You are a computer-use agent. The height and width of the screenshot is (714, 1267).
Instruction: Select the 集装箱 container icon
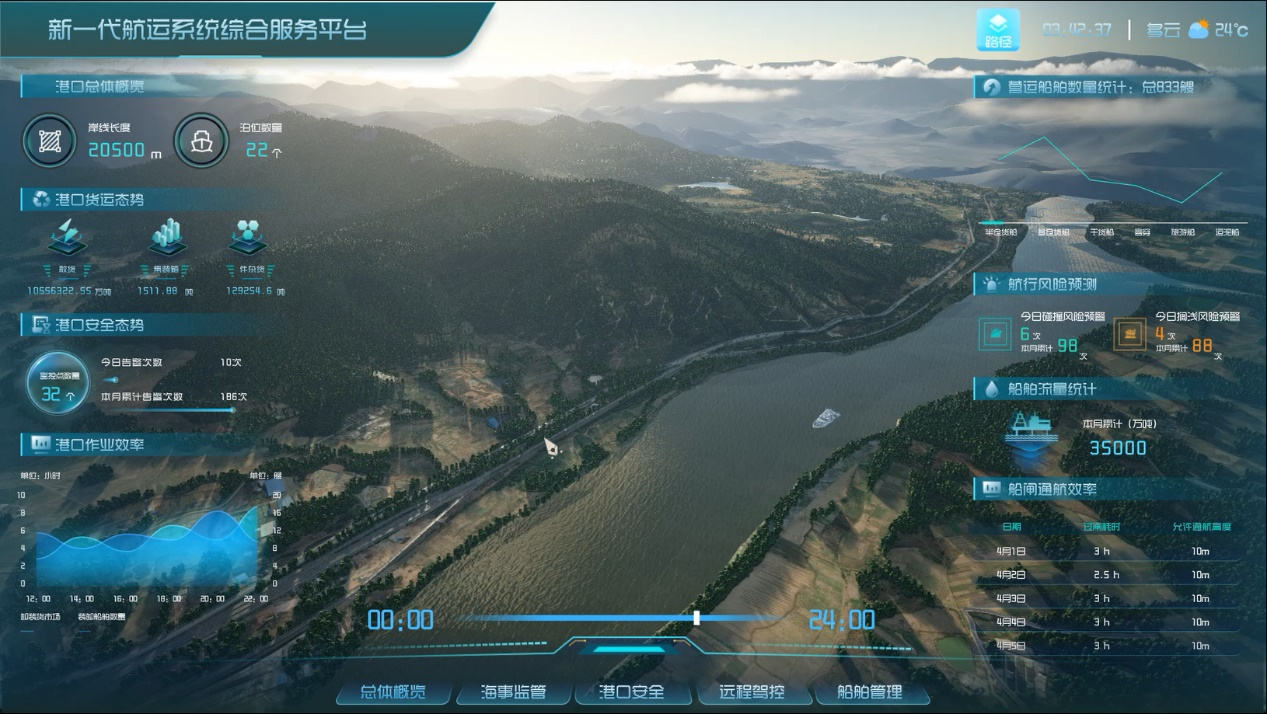166,238
